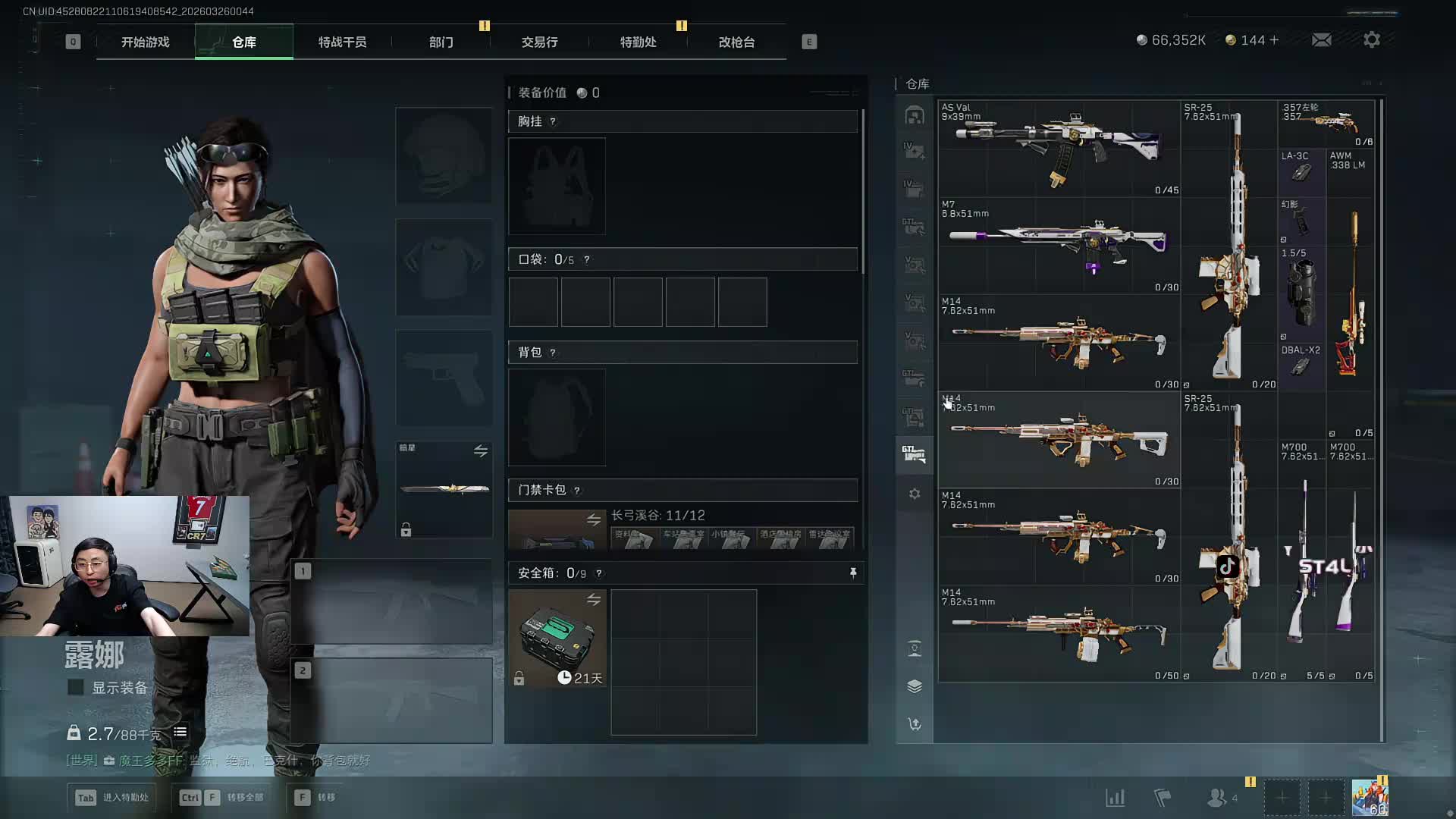
Task: Open the mail envelope icon
Action: [1321, 40]
